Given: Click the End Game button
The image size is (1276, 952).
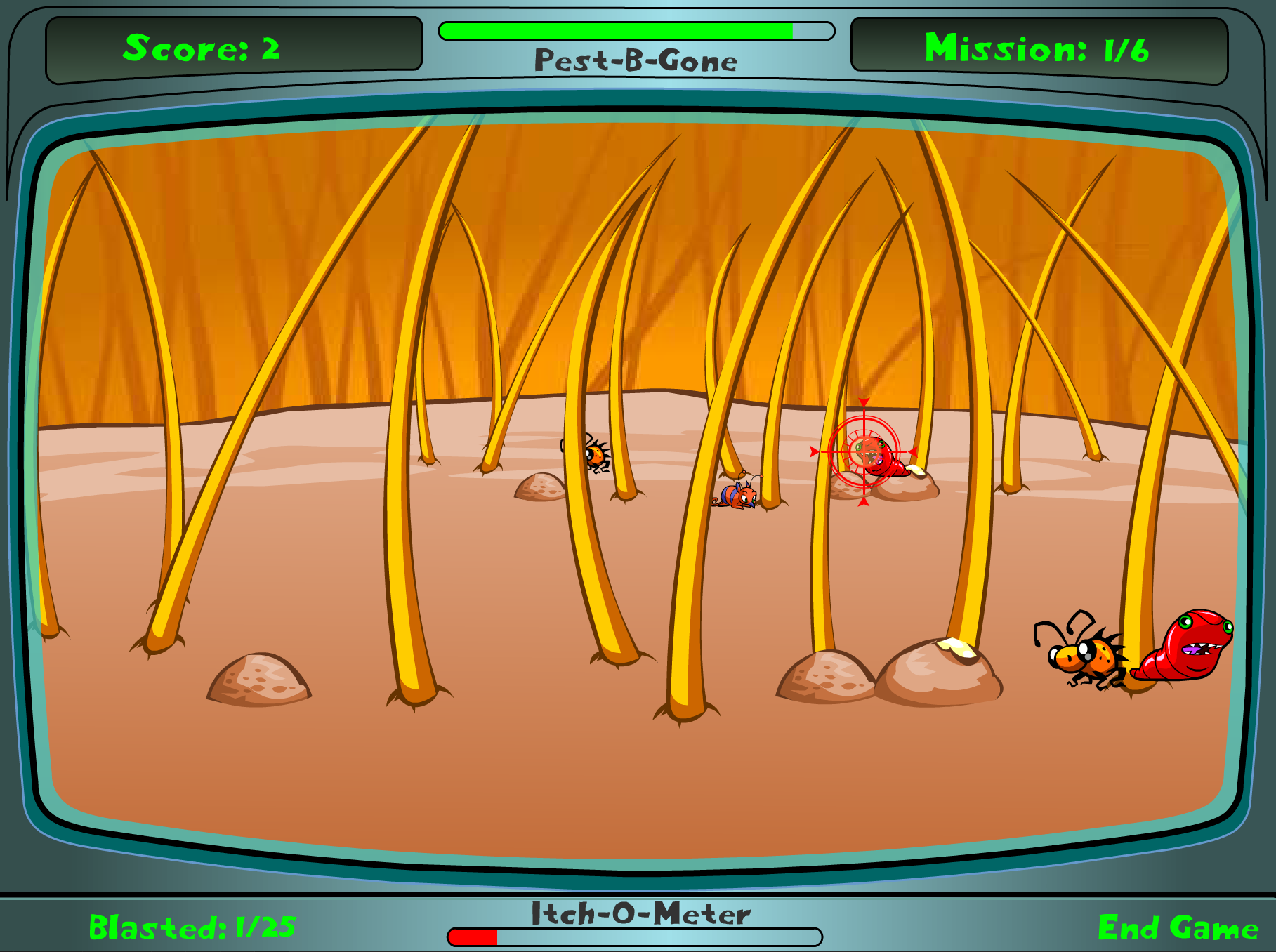Looking at the screenshot, I should click(x=1178, y=927).
